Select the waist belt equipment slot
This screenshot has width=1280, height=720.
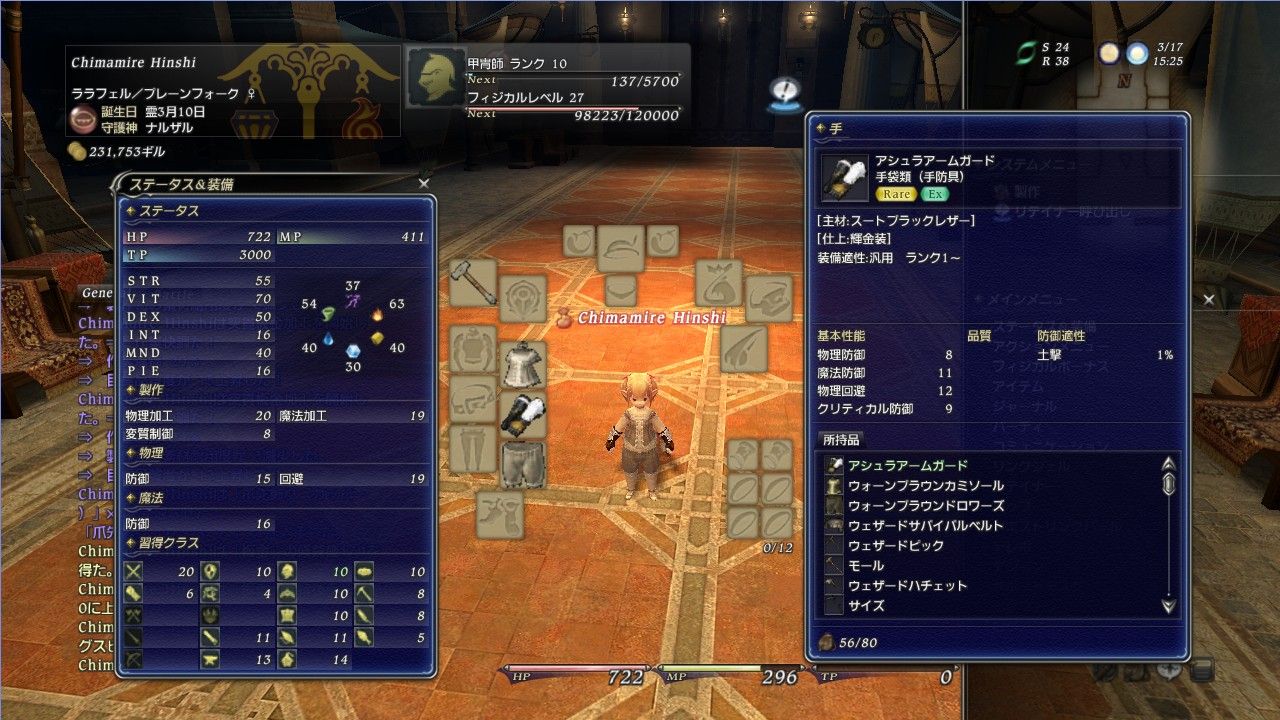click(x=475, y=397)
